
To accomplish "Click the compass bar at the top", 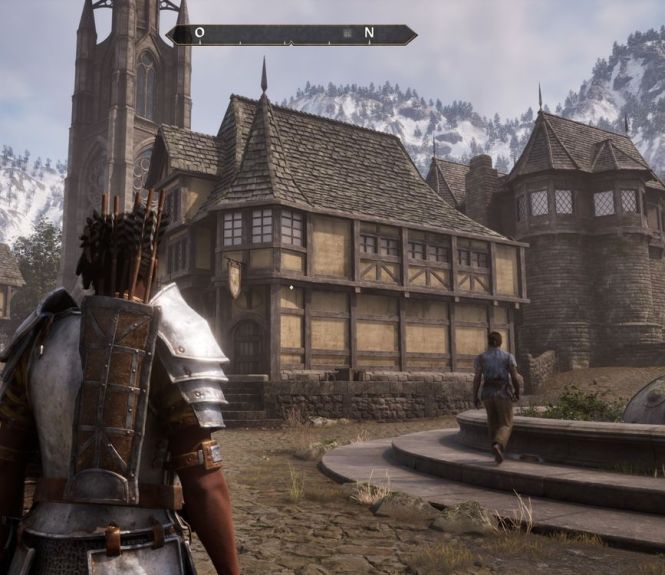I will click(290, 34).
